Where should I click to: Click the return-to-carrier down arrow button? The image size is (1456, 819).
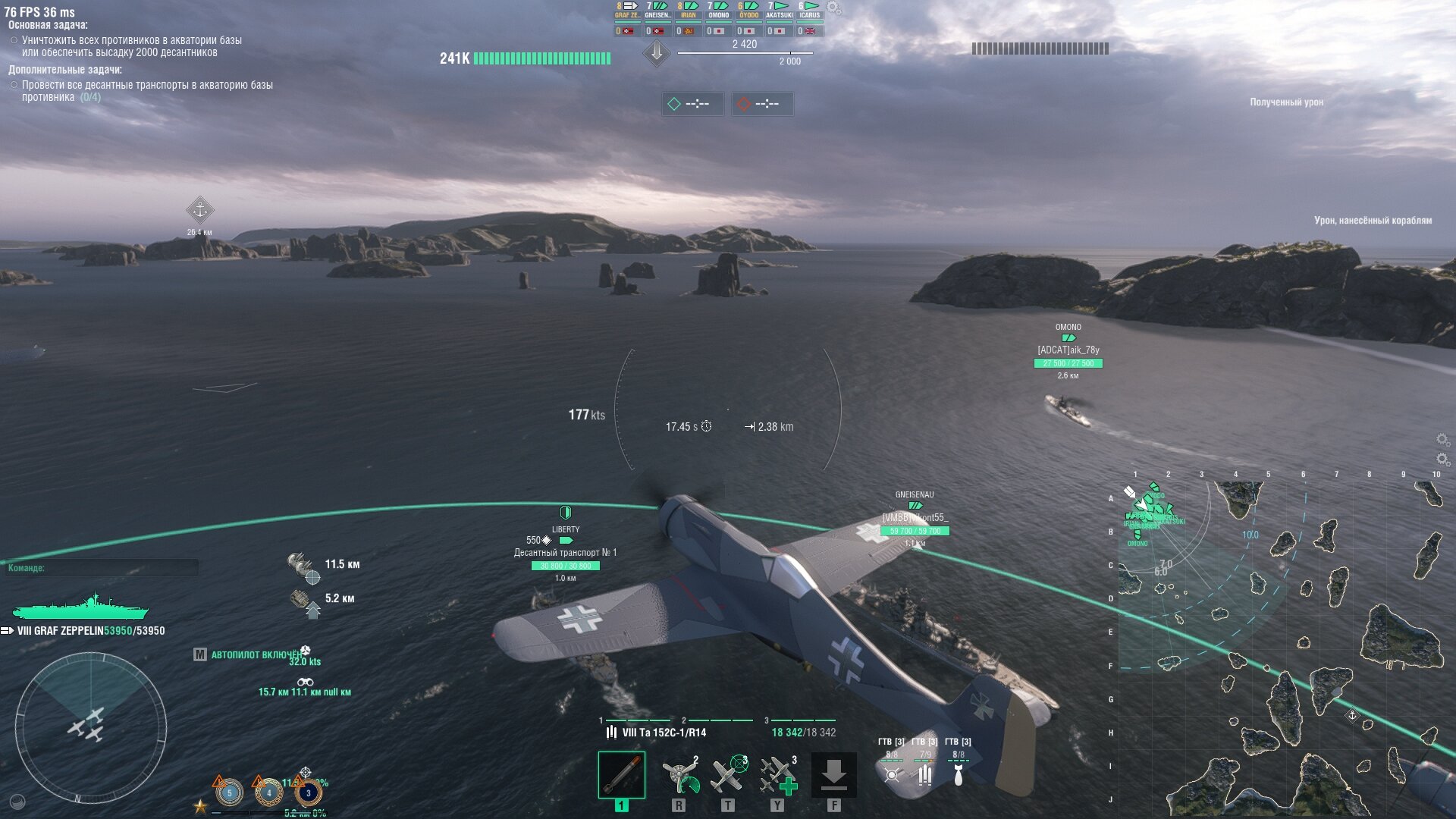tap(833, 775)
